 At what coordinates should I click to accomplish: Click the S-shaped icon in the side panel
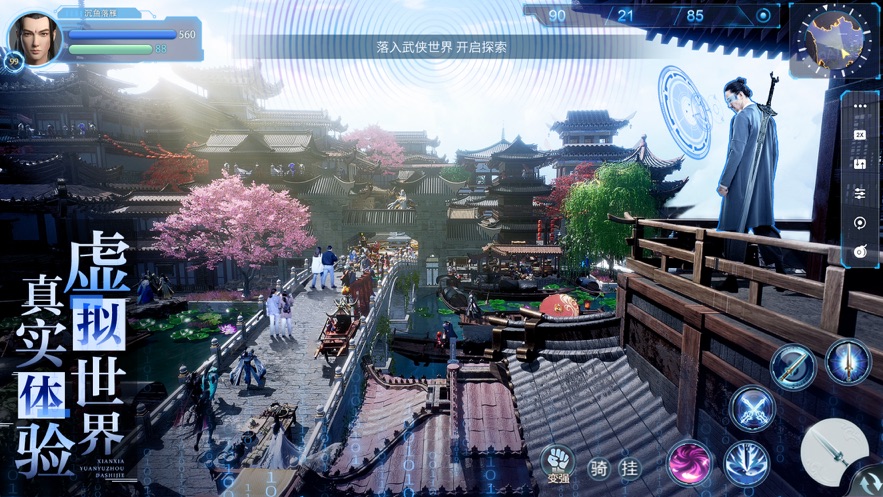click(859, 163)
